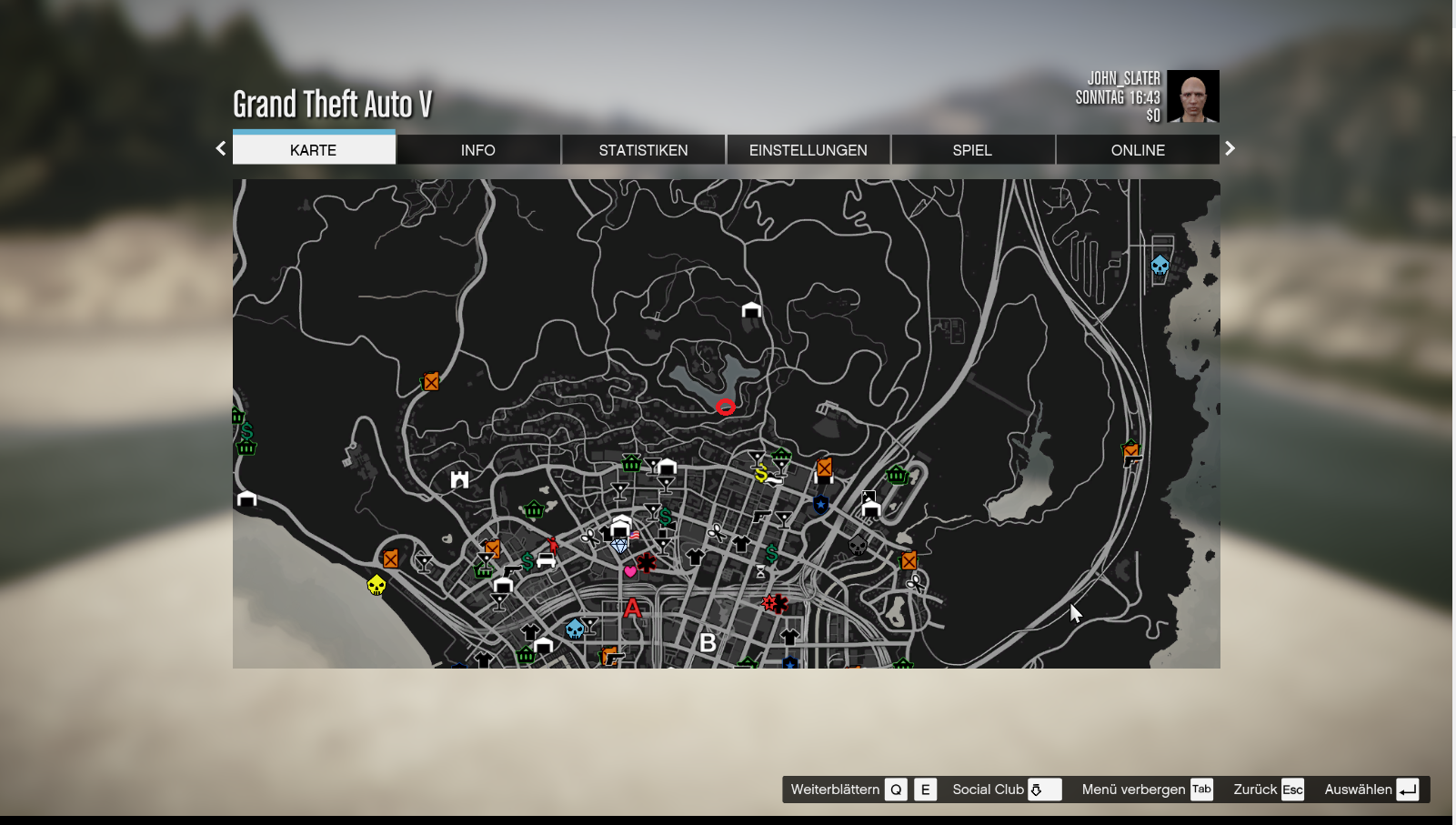Click the pink heart map marker
This screenshot has width=1456, height=825.
click(630, 571)
